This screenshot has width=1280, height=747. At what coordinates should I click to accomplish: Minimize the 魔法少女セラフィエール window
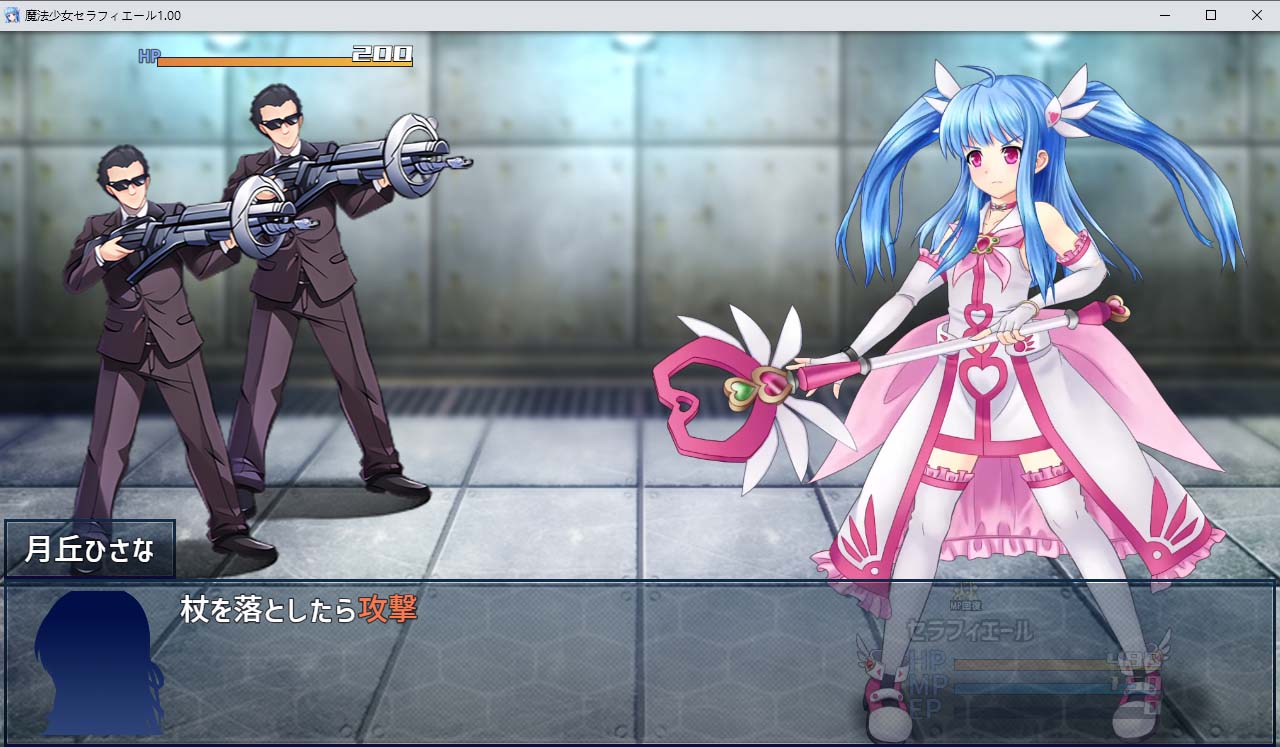[1163, 15]
